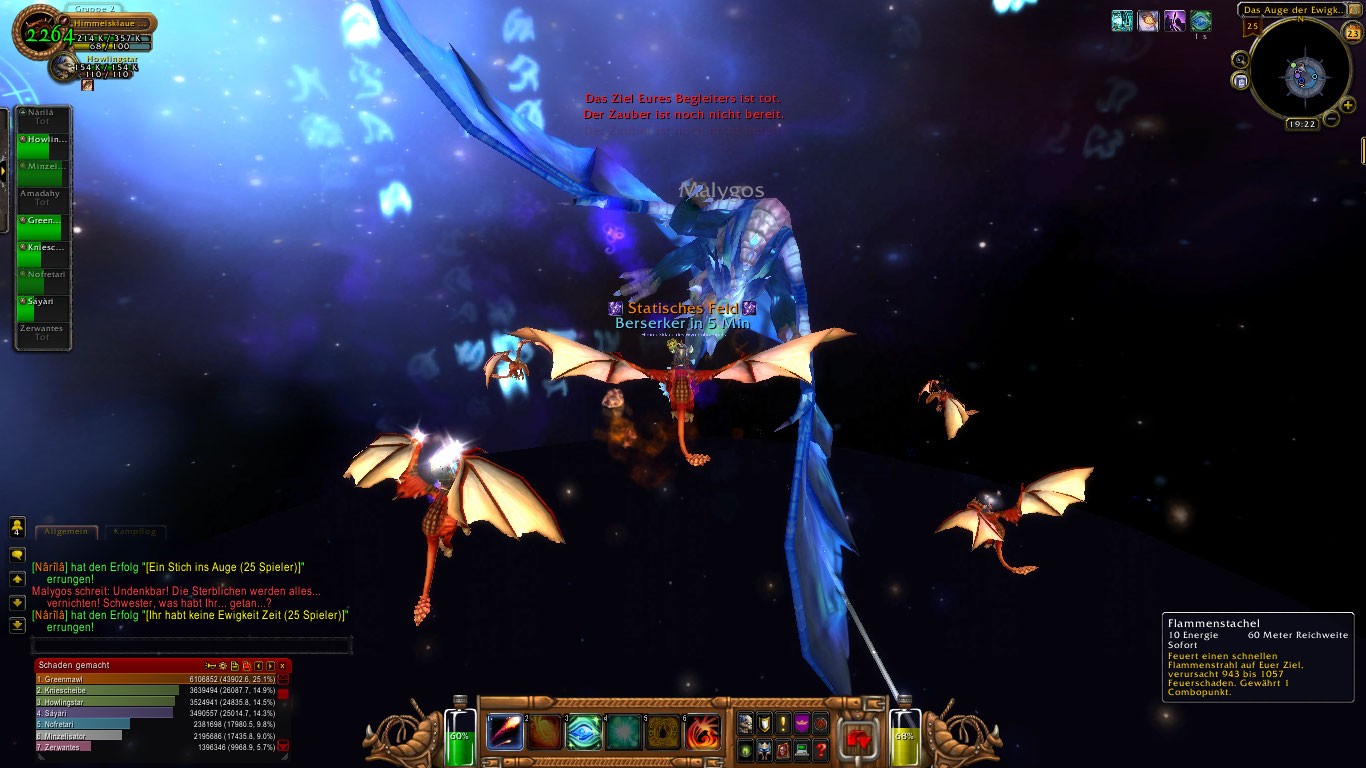Zoom out the minimap with minus button
The width and height of the screenshot is (1366, 768).
1332,118
